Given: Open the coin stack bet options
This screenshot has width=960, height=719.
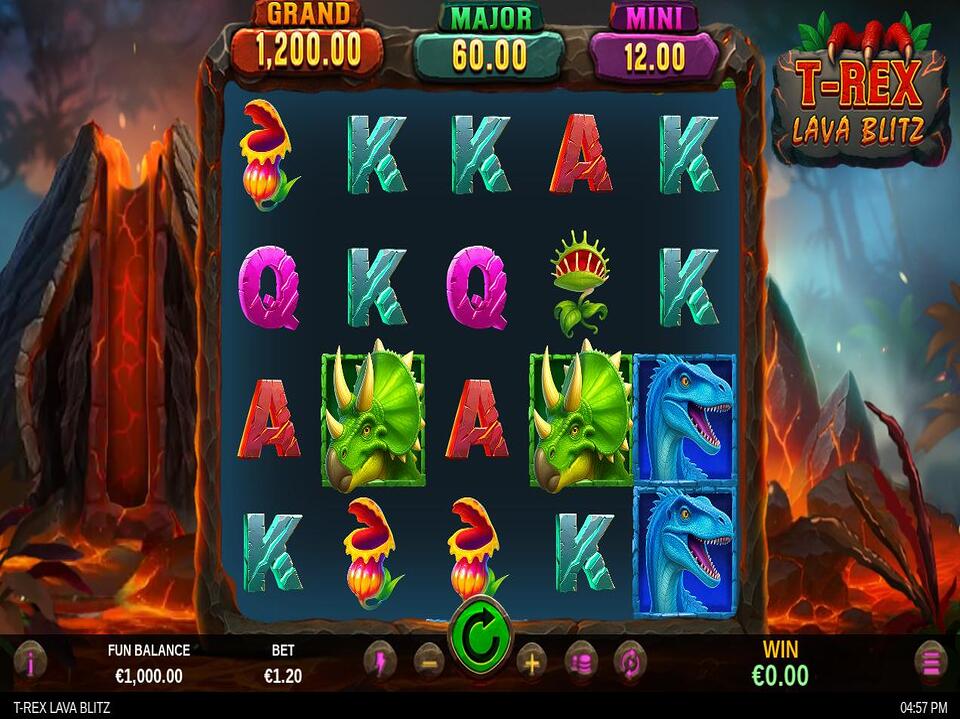Looking at the screenshot, I should 581,662.
